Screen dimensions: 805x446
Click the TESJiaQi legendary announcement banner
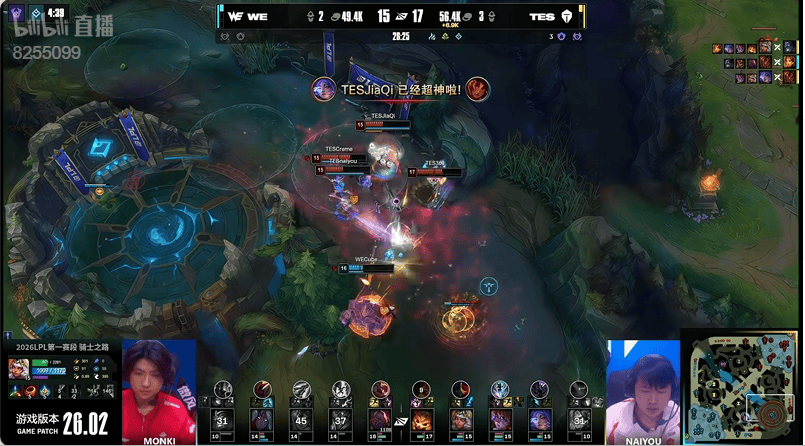click(400, 89)
